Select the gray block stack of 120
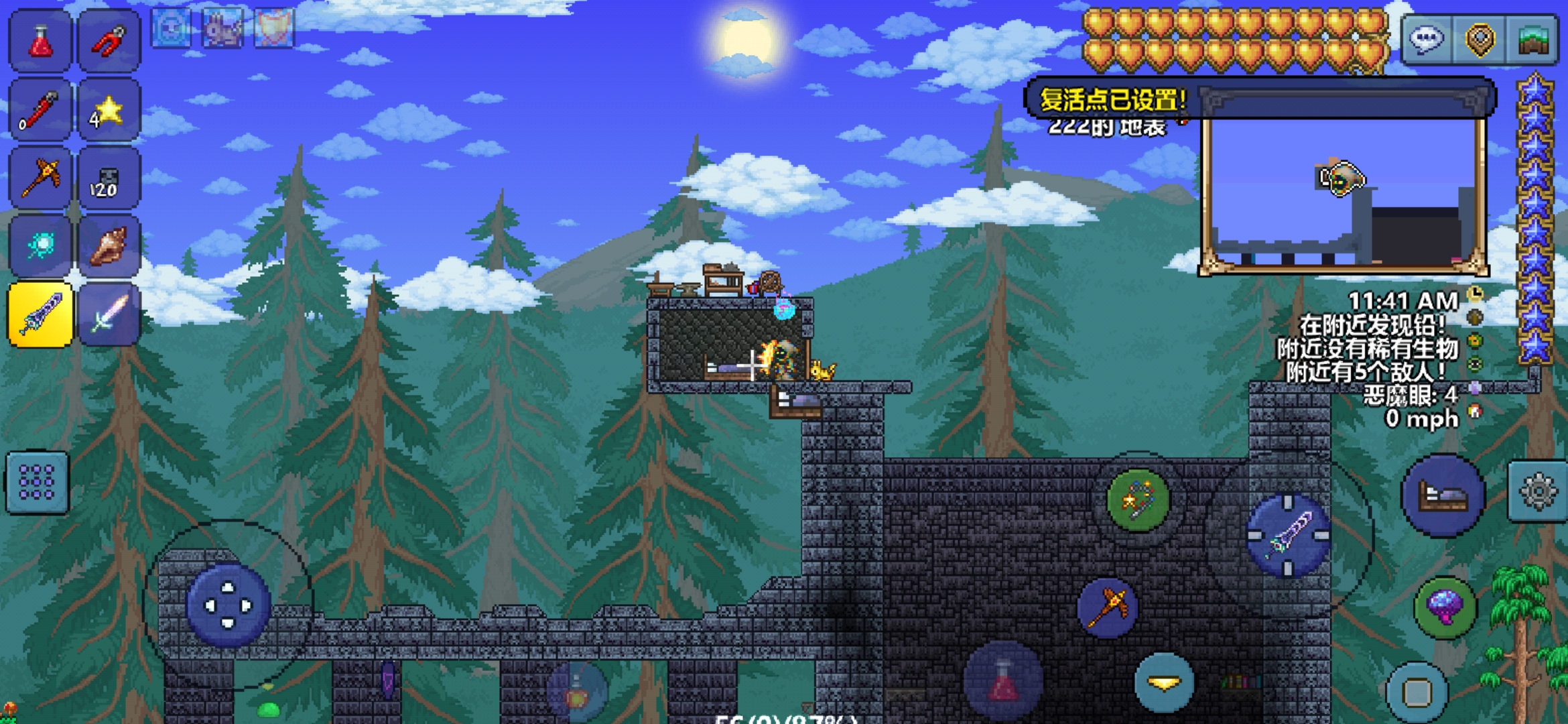1568x724 pixels. [x=109, y=178]
